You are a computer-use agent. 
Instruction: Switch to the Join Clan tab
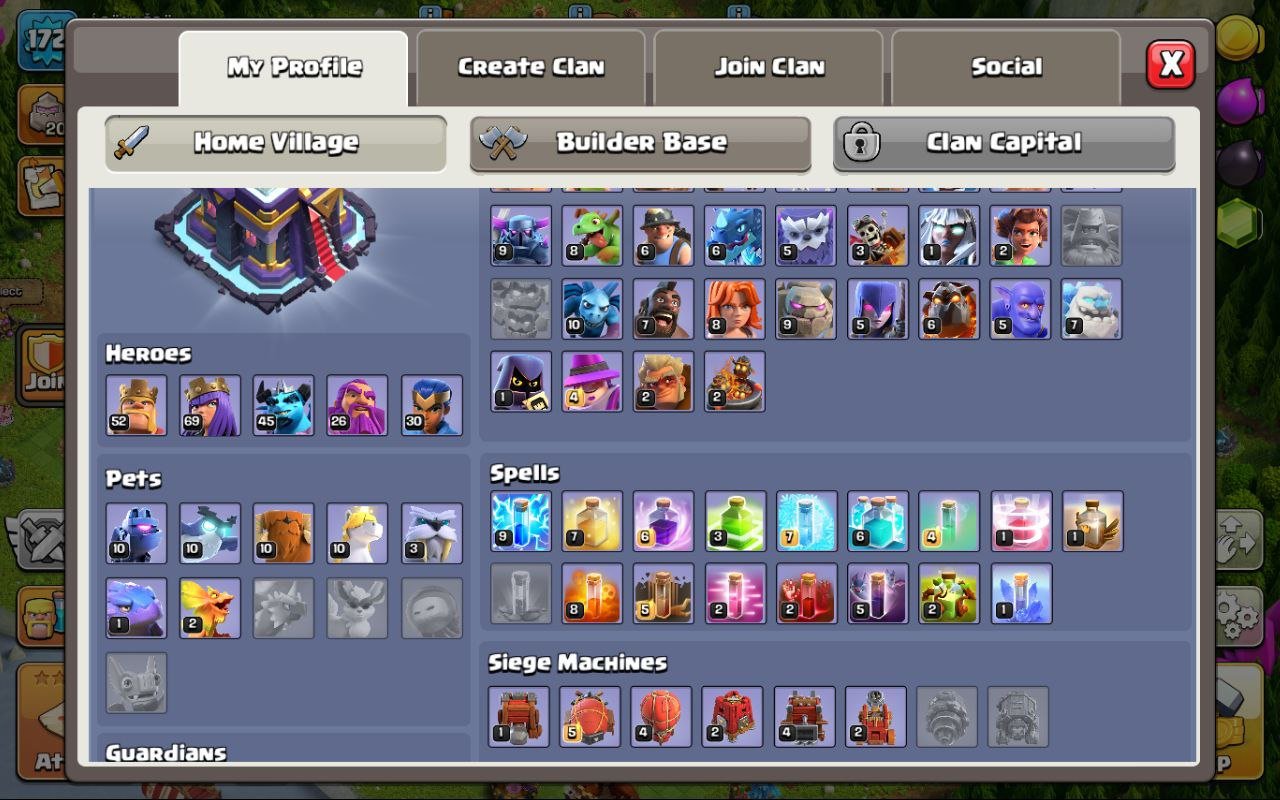[767, 66]
